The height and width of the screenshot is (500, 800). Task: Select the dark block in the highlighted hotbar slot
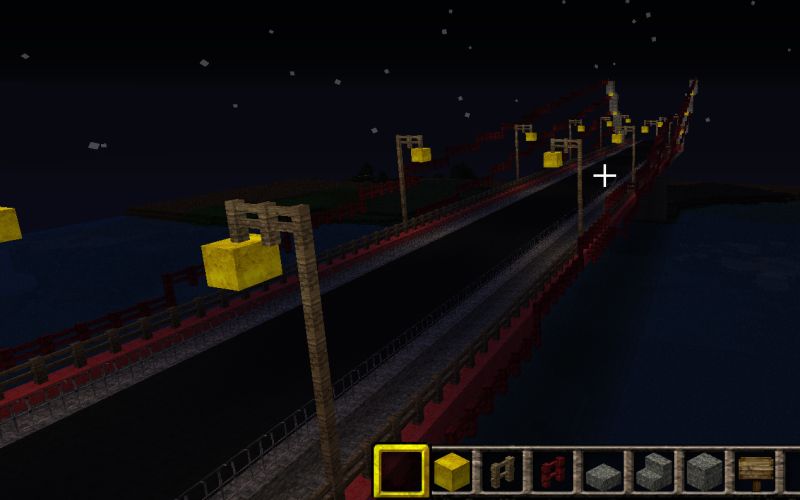401,471
